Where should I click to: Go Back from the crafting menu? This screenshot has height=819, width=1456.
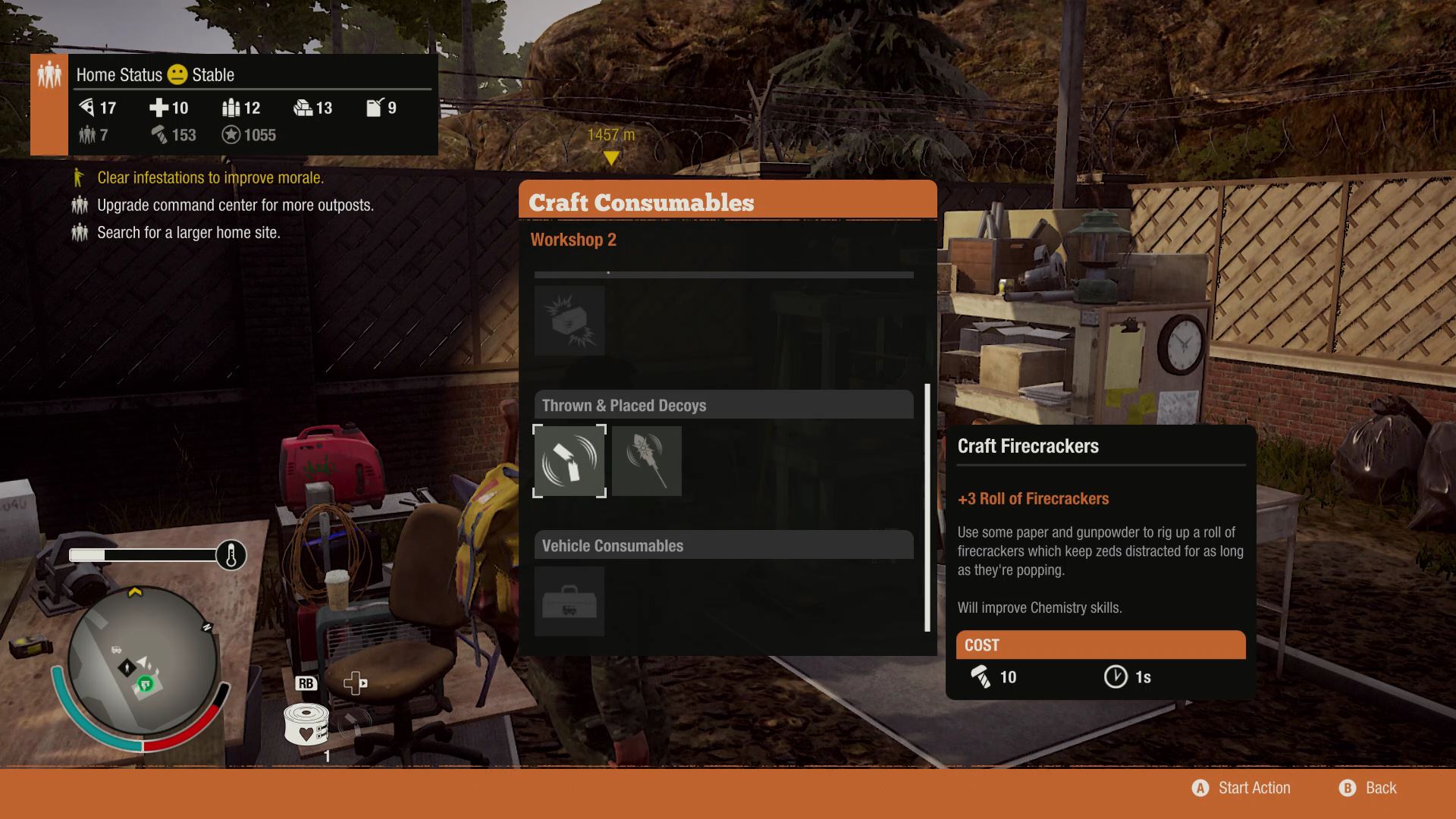pos(1368,788)
